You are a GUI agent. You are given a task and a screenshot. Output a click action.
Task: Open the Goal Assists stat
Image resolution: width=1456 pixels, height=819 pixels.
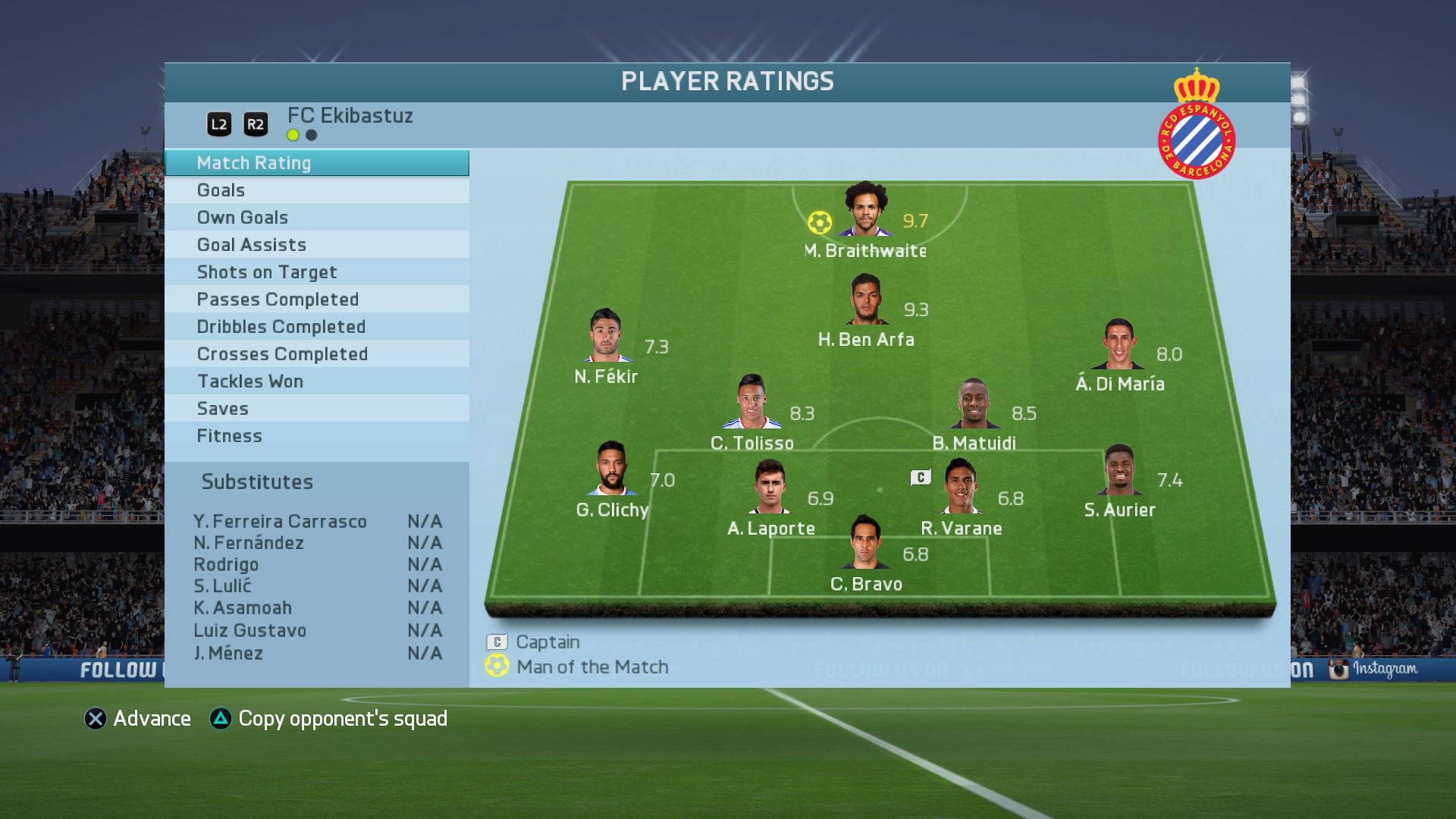(316, 245)
